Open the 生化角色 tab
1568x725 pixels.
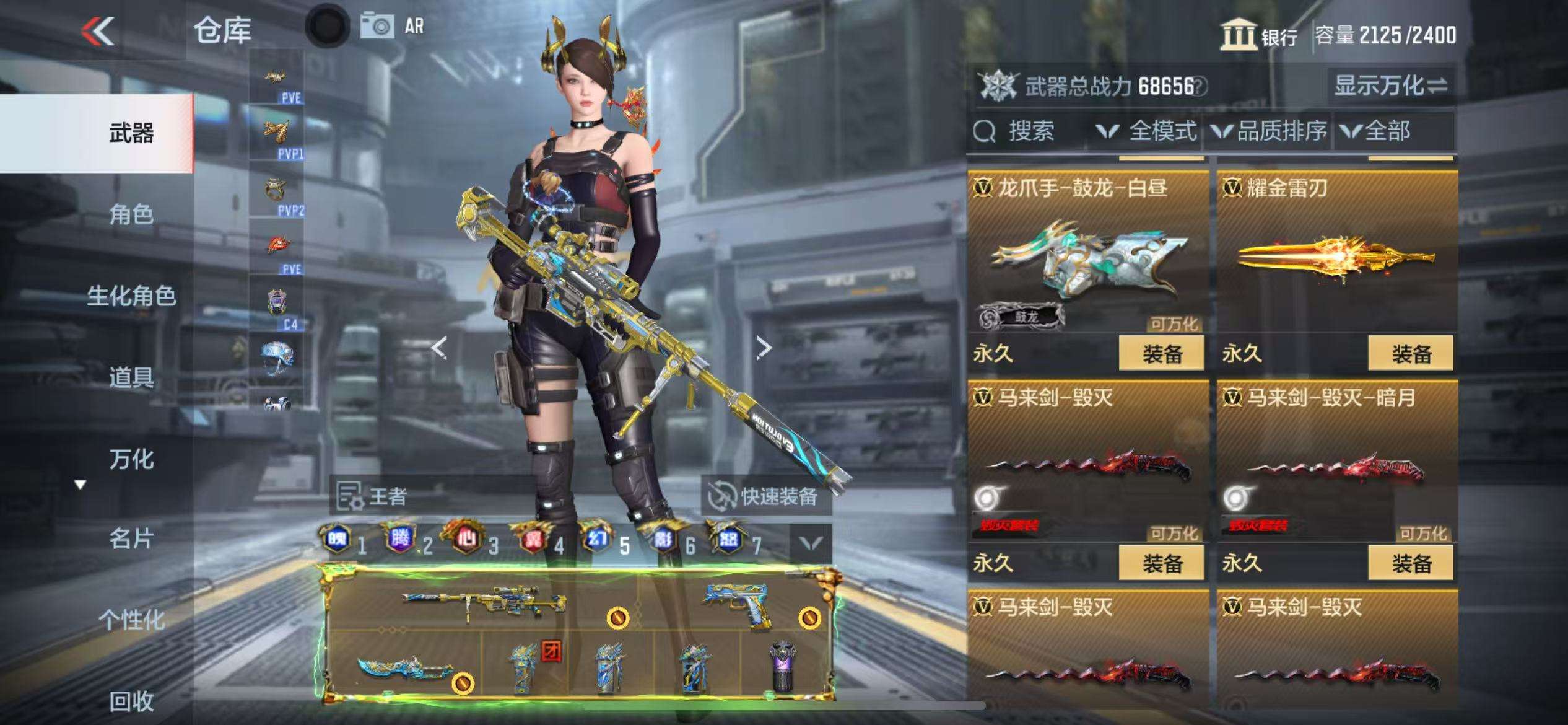click(x=131, y=296)
